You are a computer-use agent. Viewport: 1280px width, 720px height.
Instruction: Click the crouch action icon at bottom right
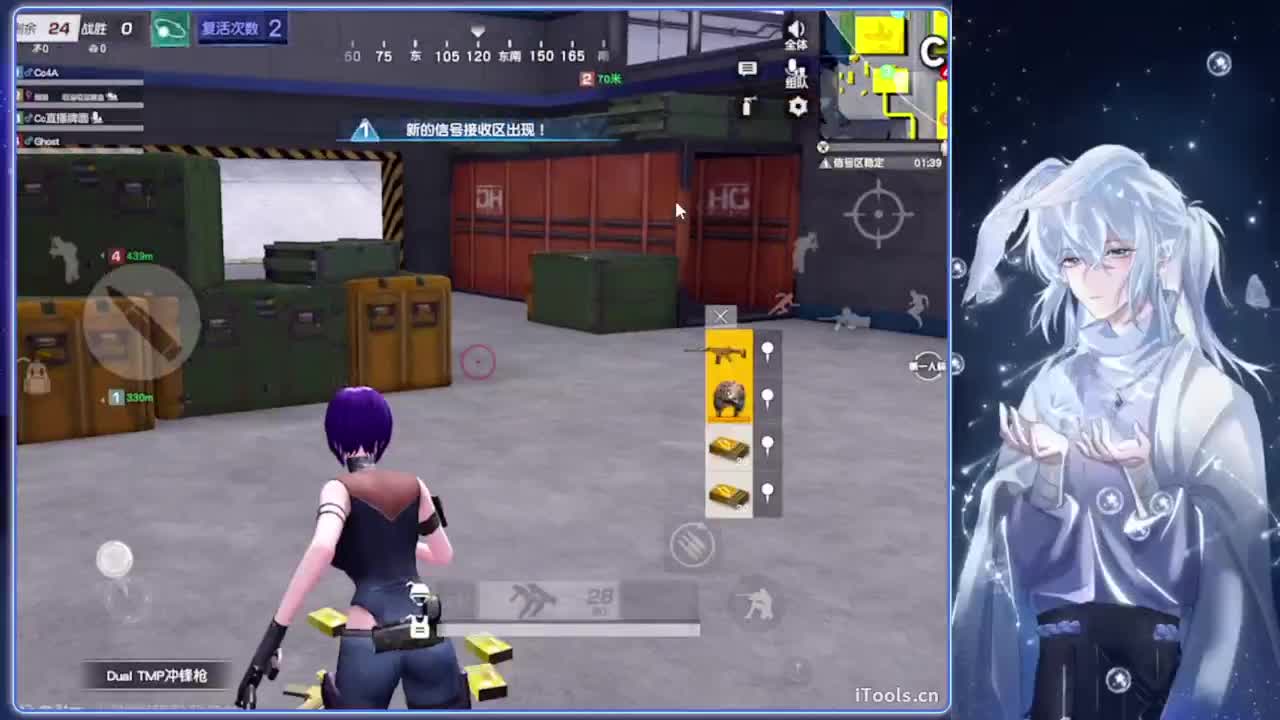point(757,605)
